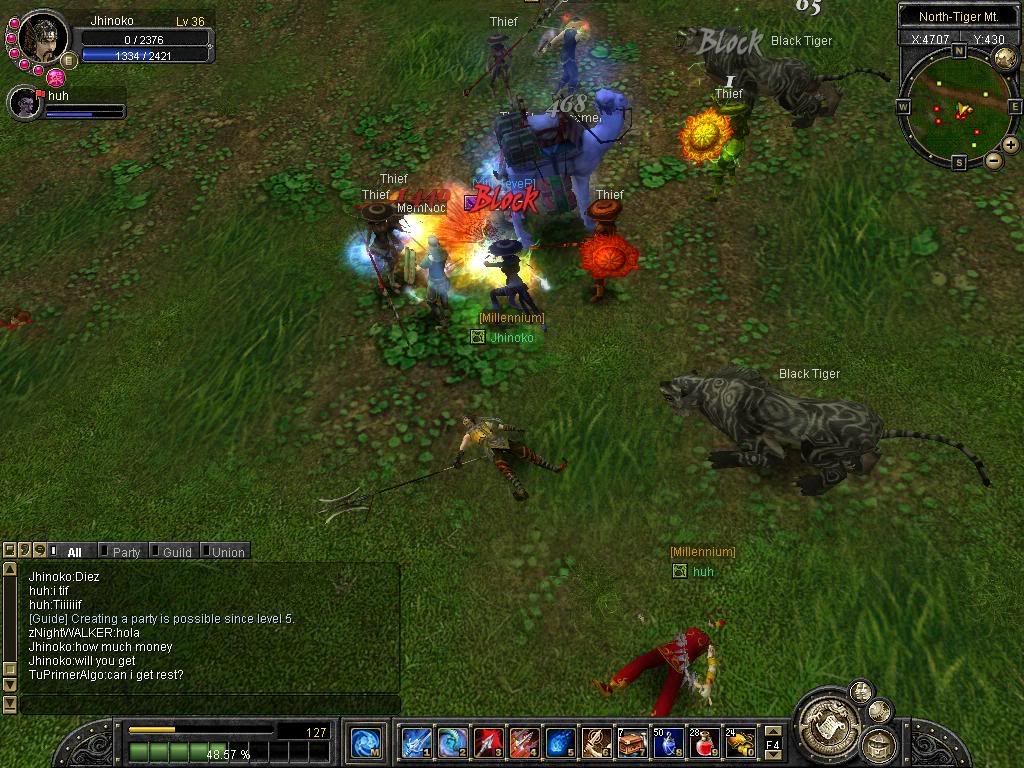Activate the red spear skill in slot 3
The width and height of the screenshot is (1024, 768).
click(488, 743)
